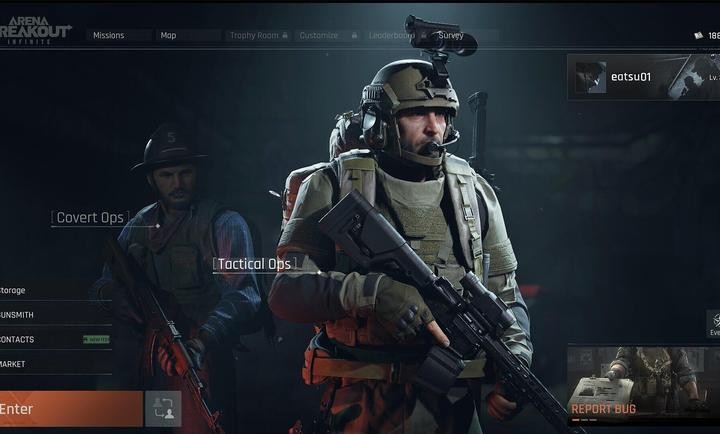Click the team swap icon beside Enter

[x=163, y=409]
